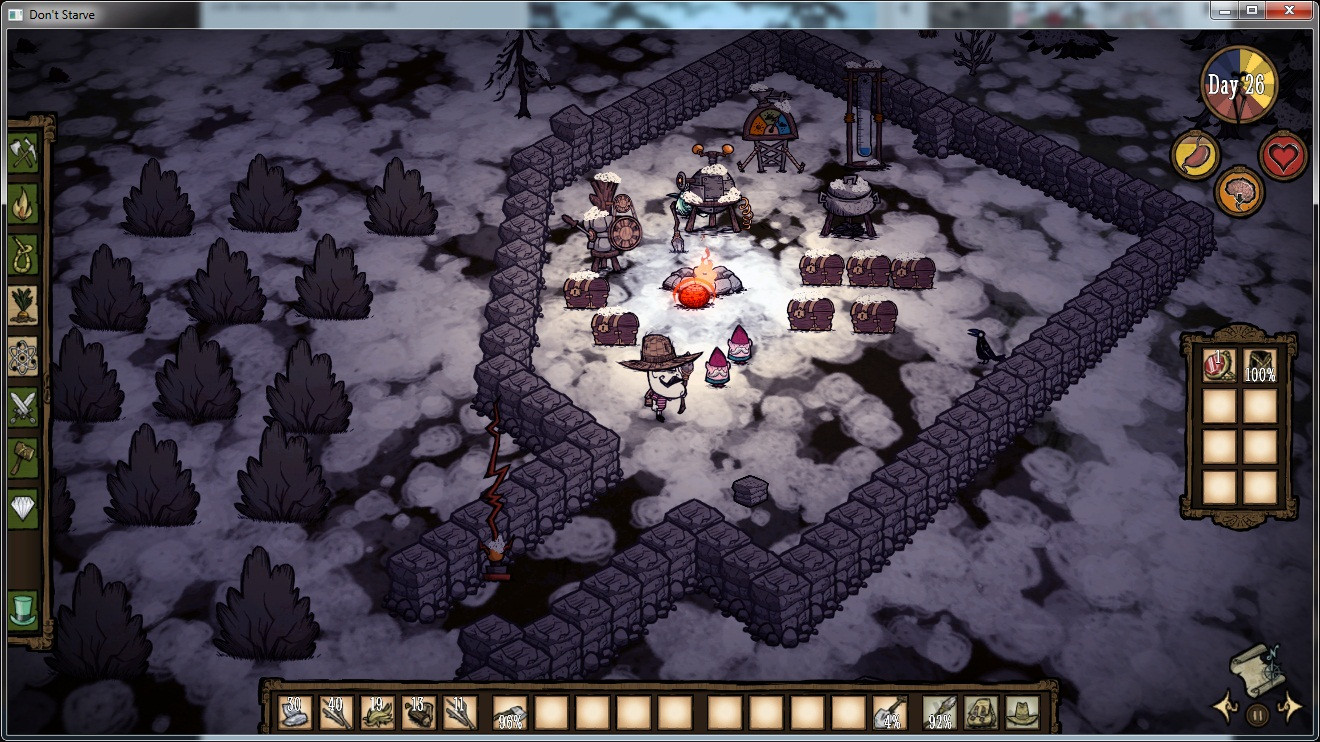The image size is (1320, 742).
Task: Select the logs stack of 13
Action: 419,712
